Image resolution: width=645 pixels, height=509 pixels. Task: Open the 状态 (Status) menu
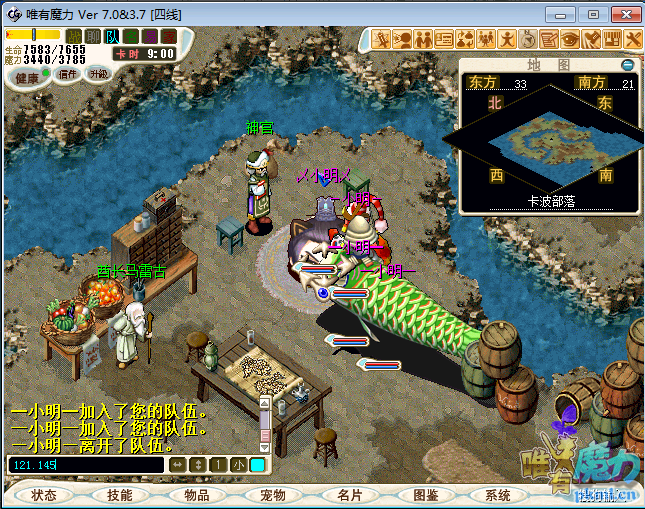[x=43, y=495]
